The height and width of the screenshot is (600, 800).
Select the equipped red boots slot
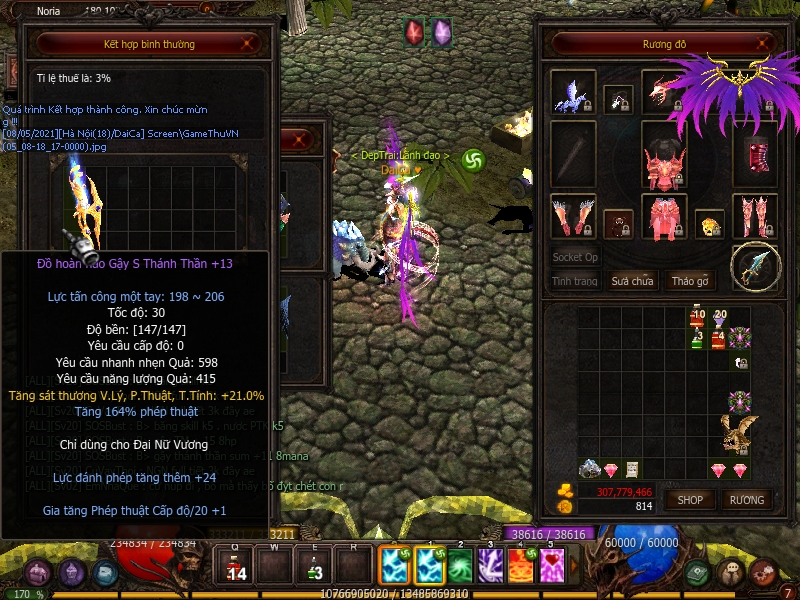pos(754,216)
